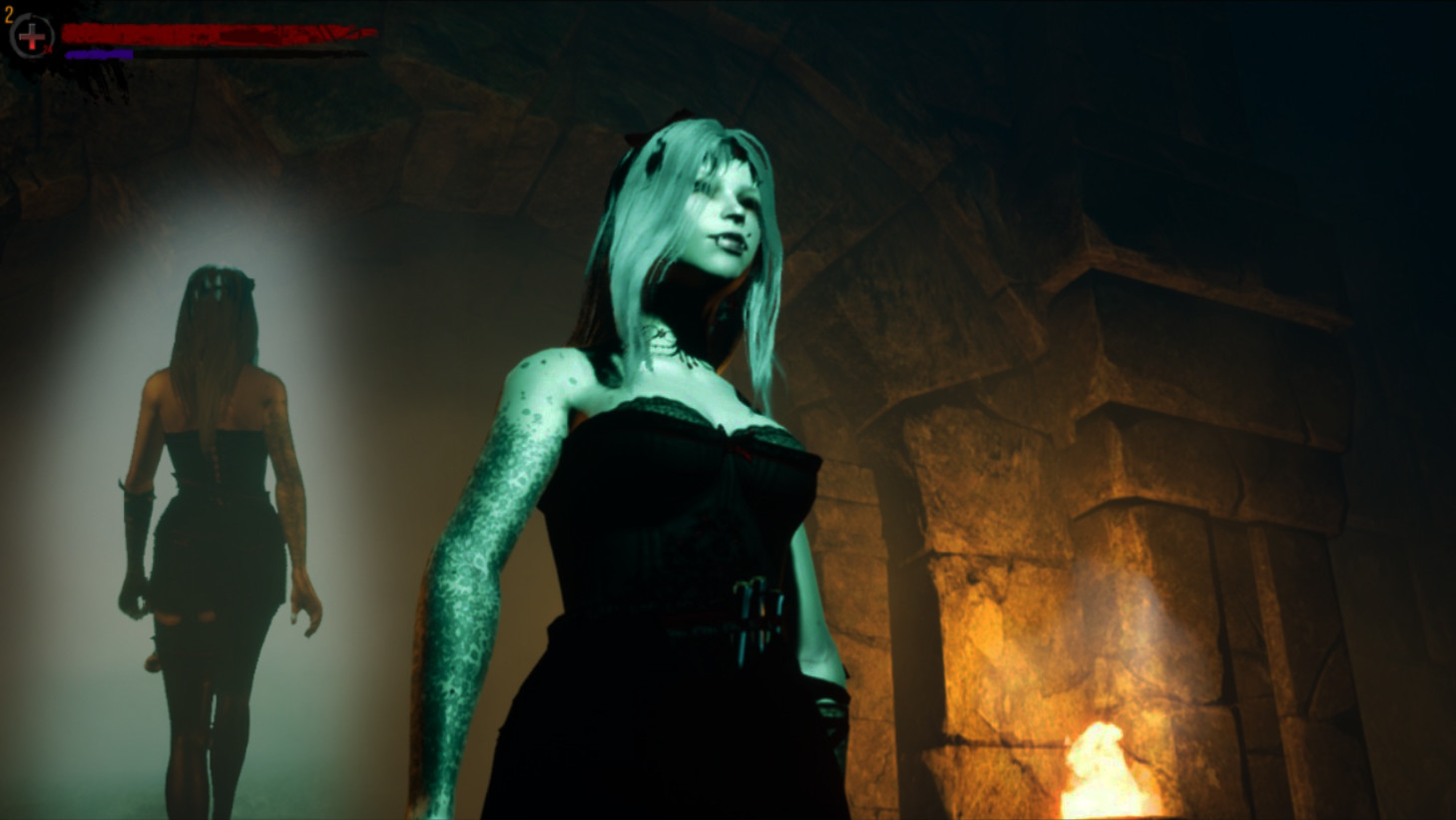Click the left edge of the red health bar
Image resolution: width=1456 pixels, height=820 pixels.
point(68,32)
